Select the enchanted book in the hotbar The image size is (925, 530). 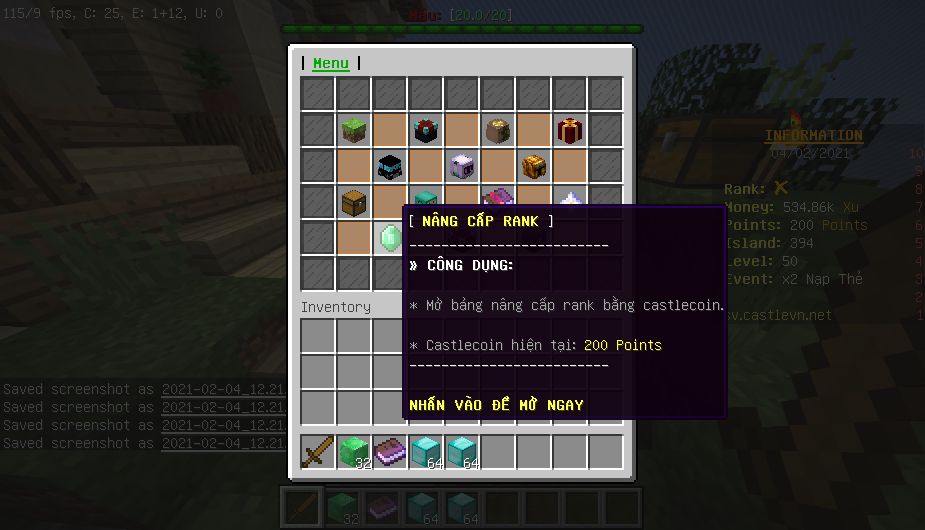pos(390,452)
